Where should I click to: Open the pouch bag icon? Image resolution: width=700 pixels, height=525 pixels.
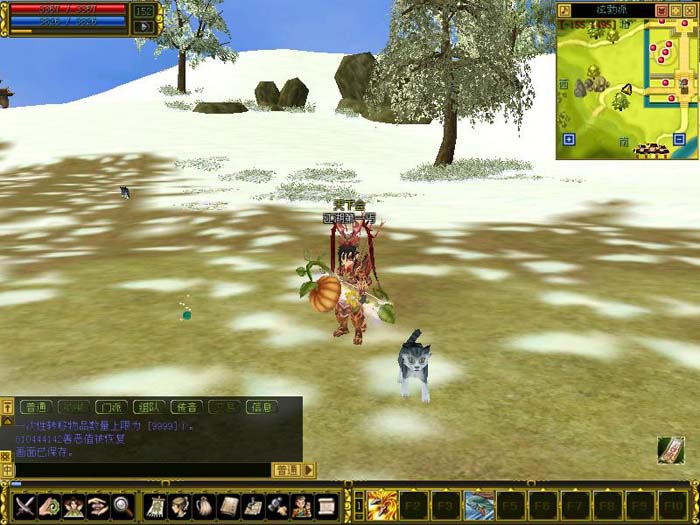pos(203,506)
